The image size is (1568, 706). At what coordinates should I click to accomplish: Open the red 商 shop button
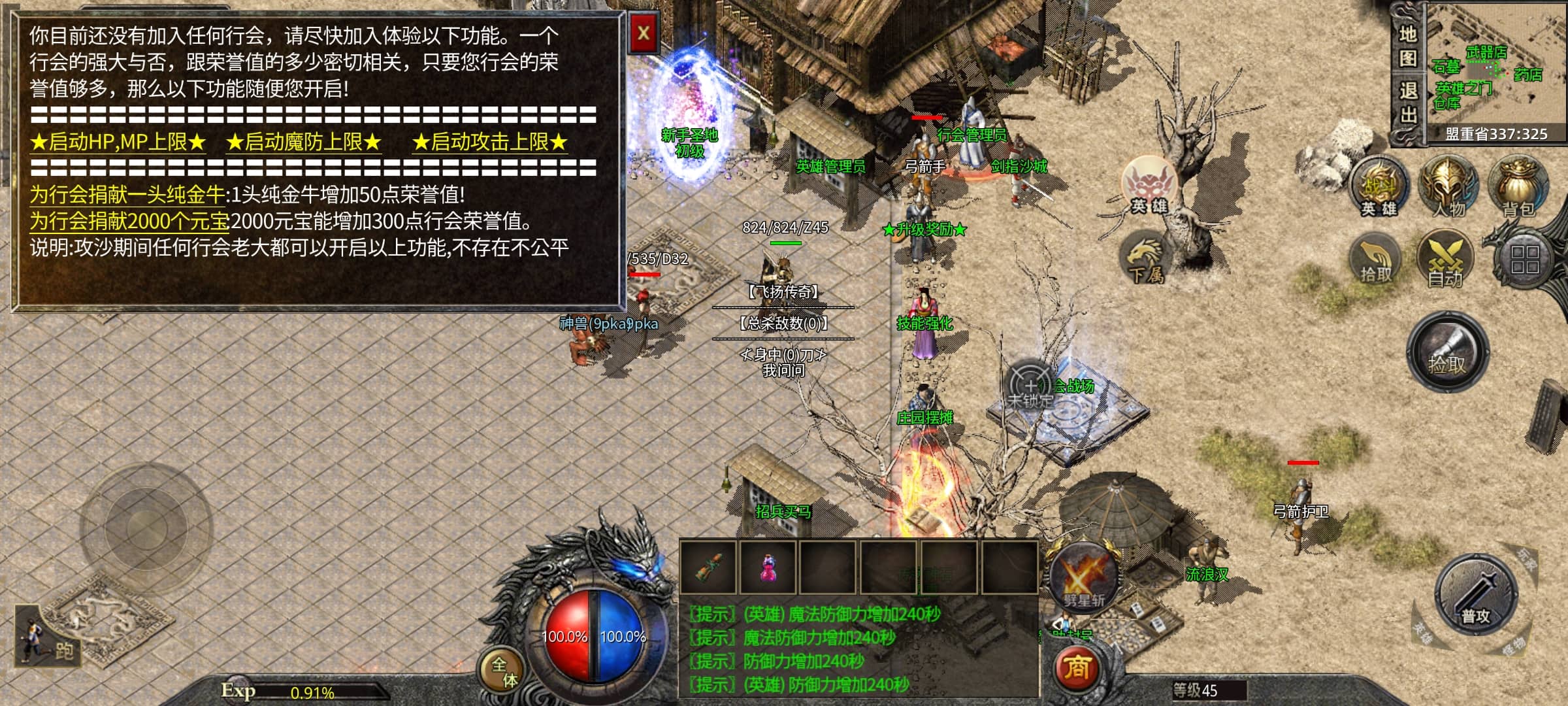1077,668
